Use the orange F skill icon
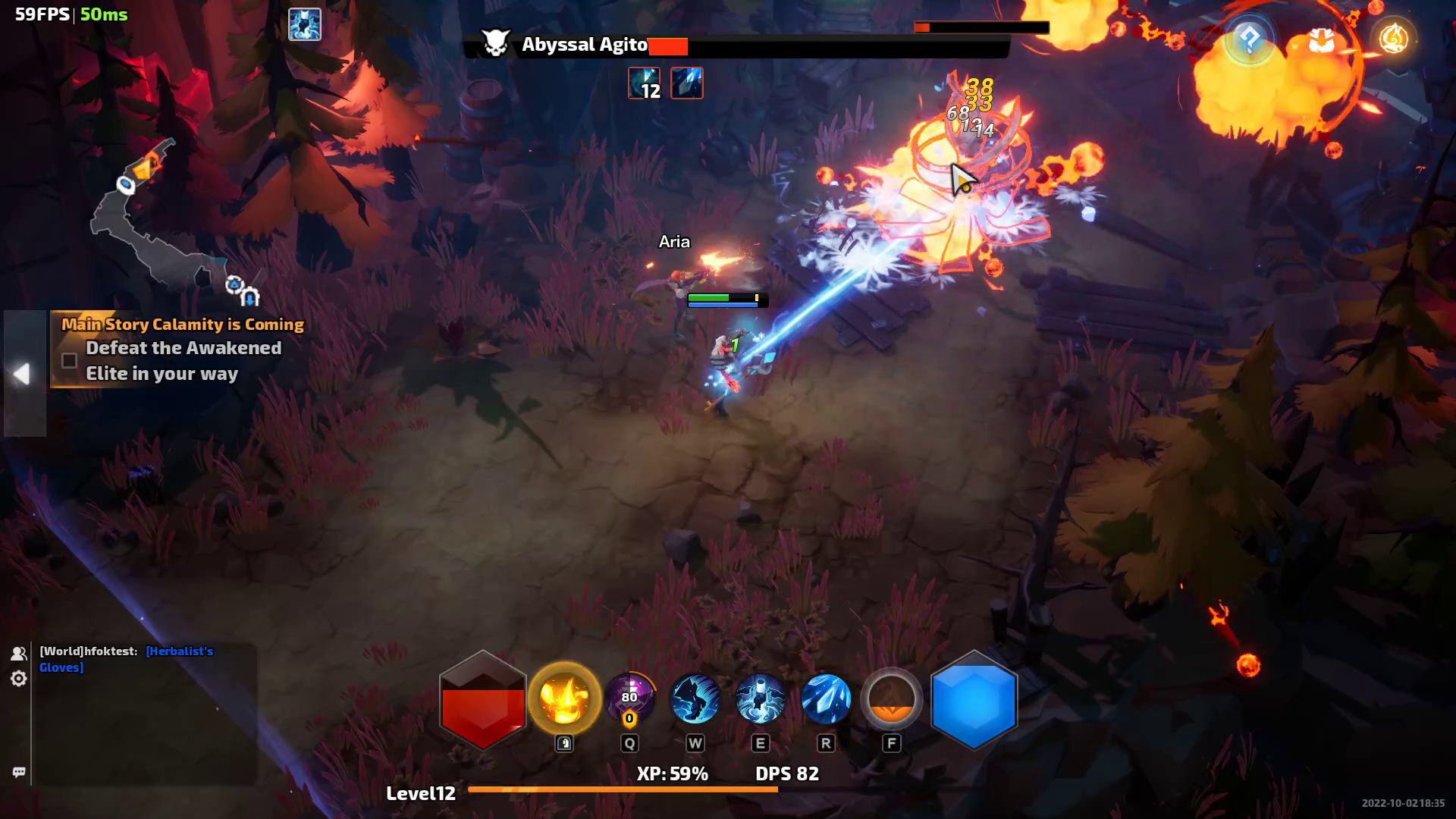Viewport: 1456px width, 819px height. pos(891,698)
